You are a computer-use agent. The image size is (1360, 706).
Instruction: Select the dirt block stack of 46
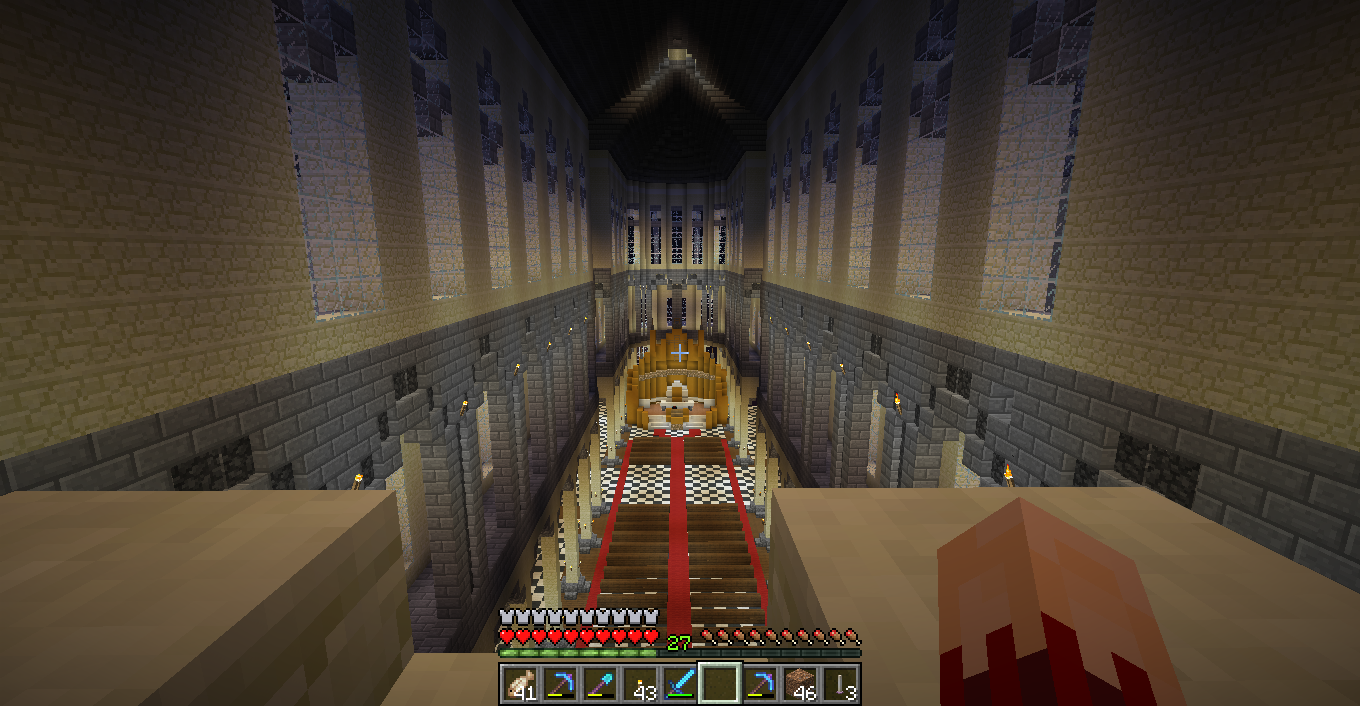point(800,685)
